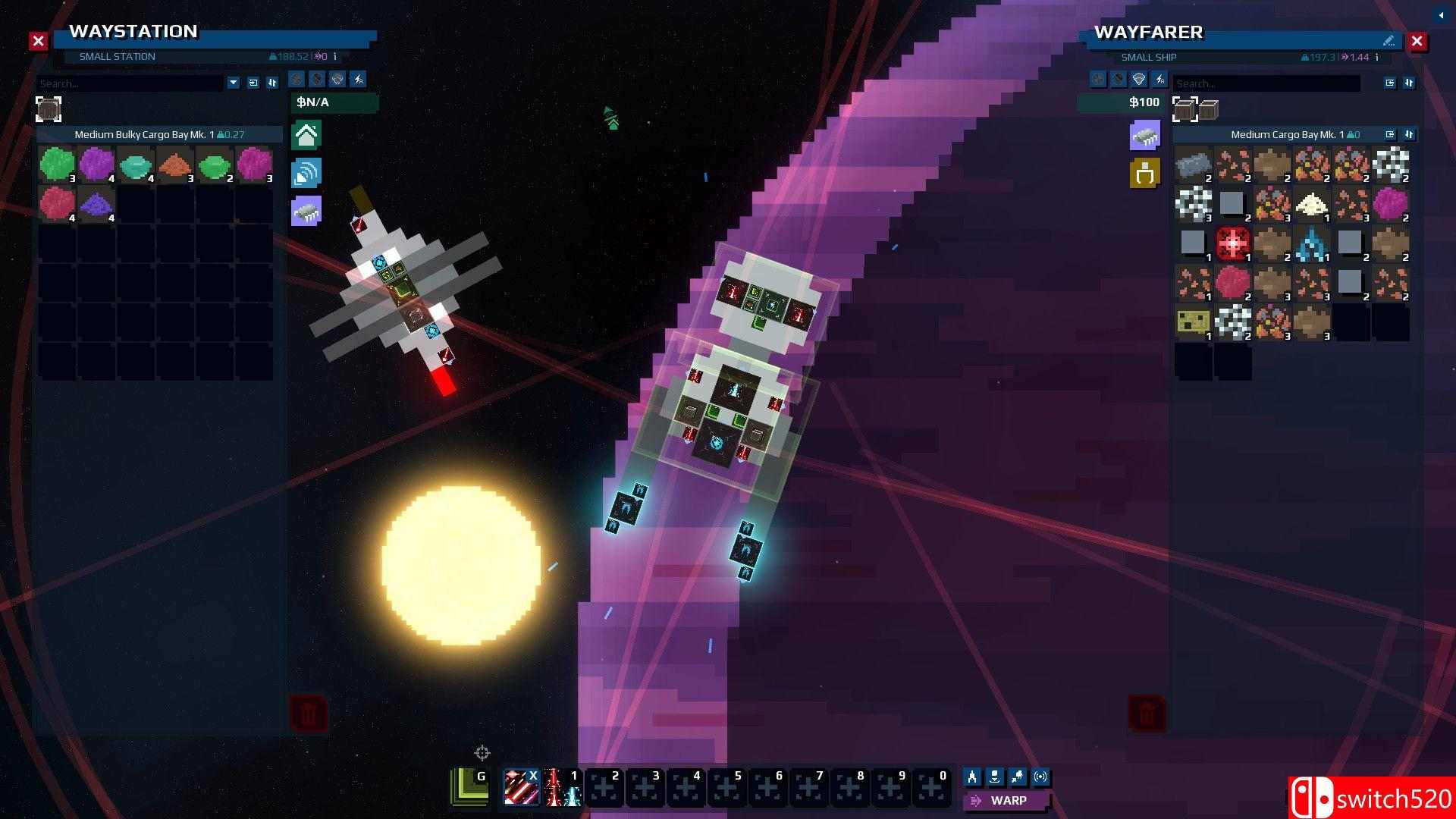Select the green home icon under $N/A
This screenshot has width=1456, height=819.
[306, 134]
